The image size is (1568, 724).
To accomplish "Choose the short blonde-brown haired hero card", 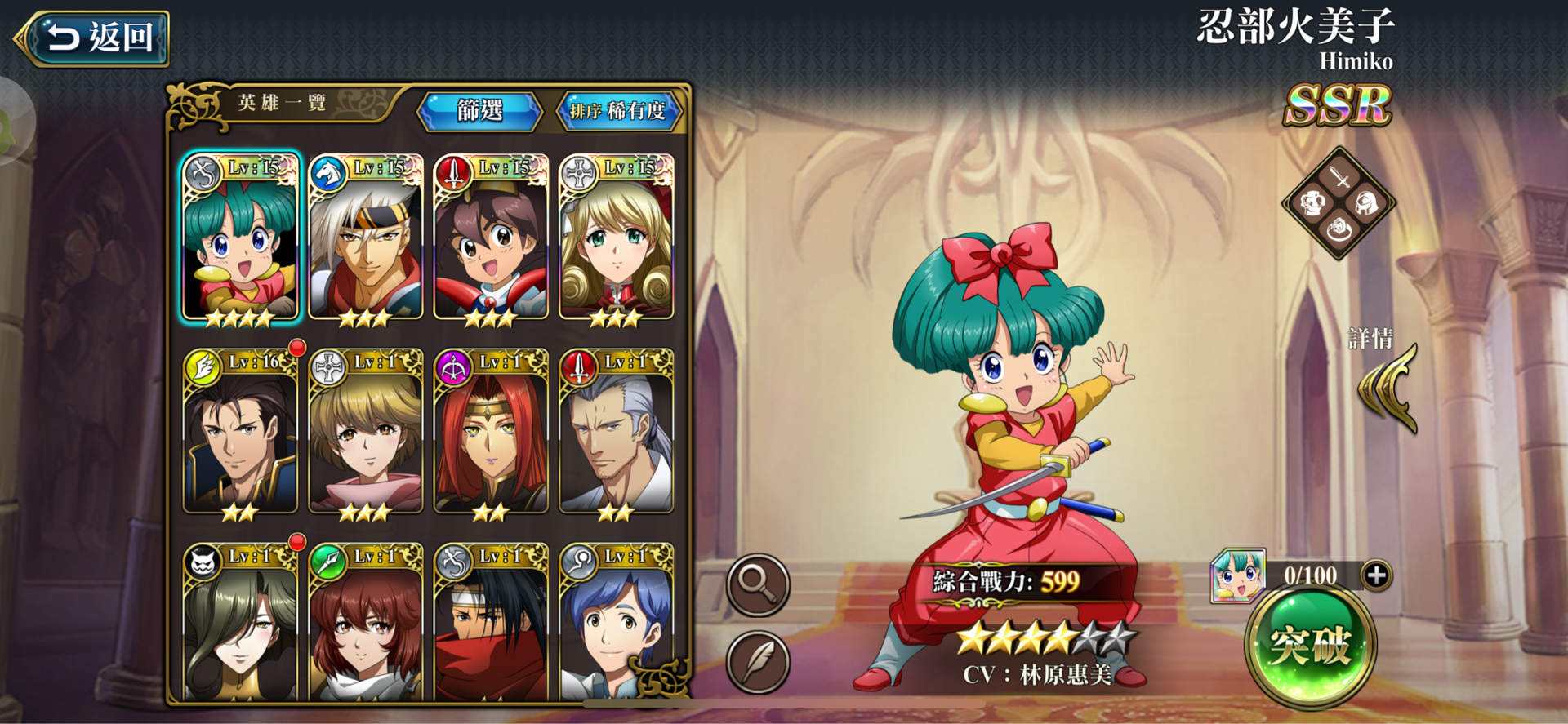I will 366,433.
